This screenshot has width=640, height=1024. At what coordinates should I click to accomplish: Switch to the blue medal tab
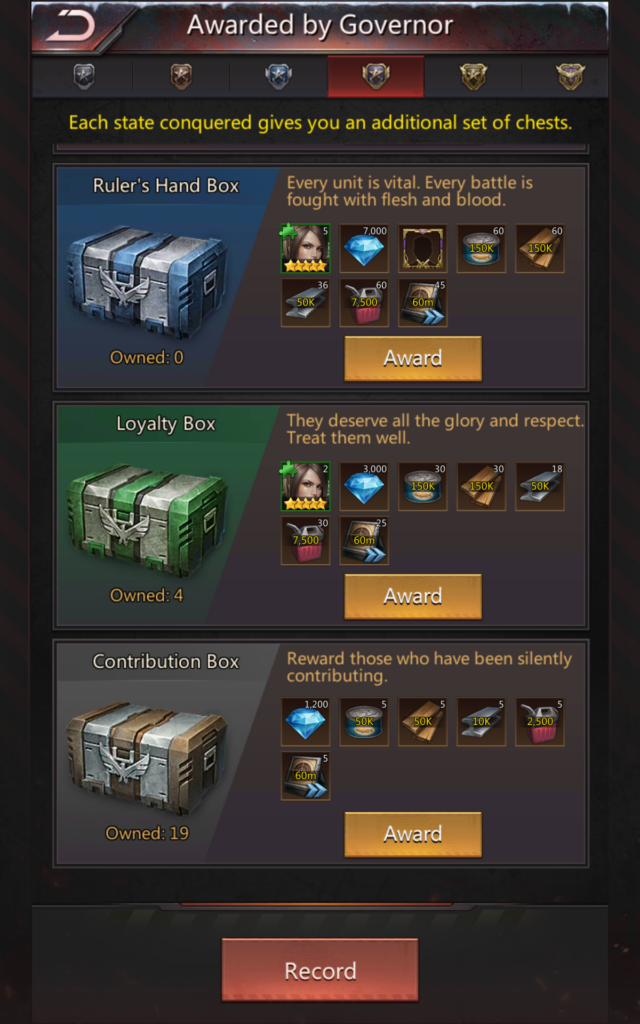tap(278, 77)
